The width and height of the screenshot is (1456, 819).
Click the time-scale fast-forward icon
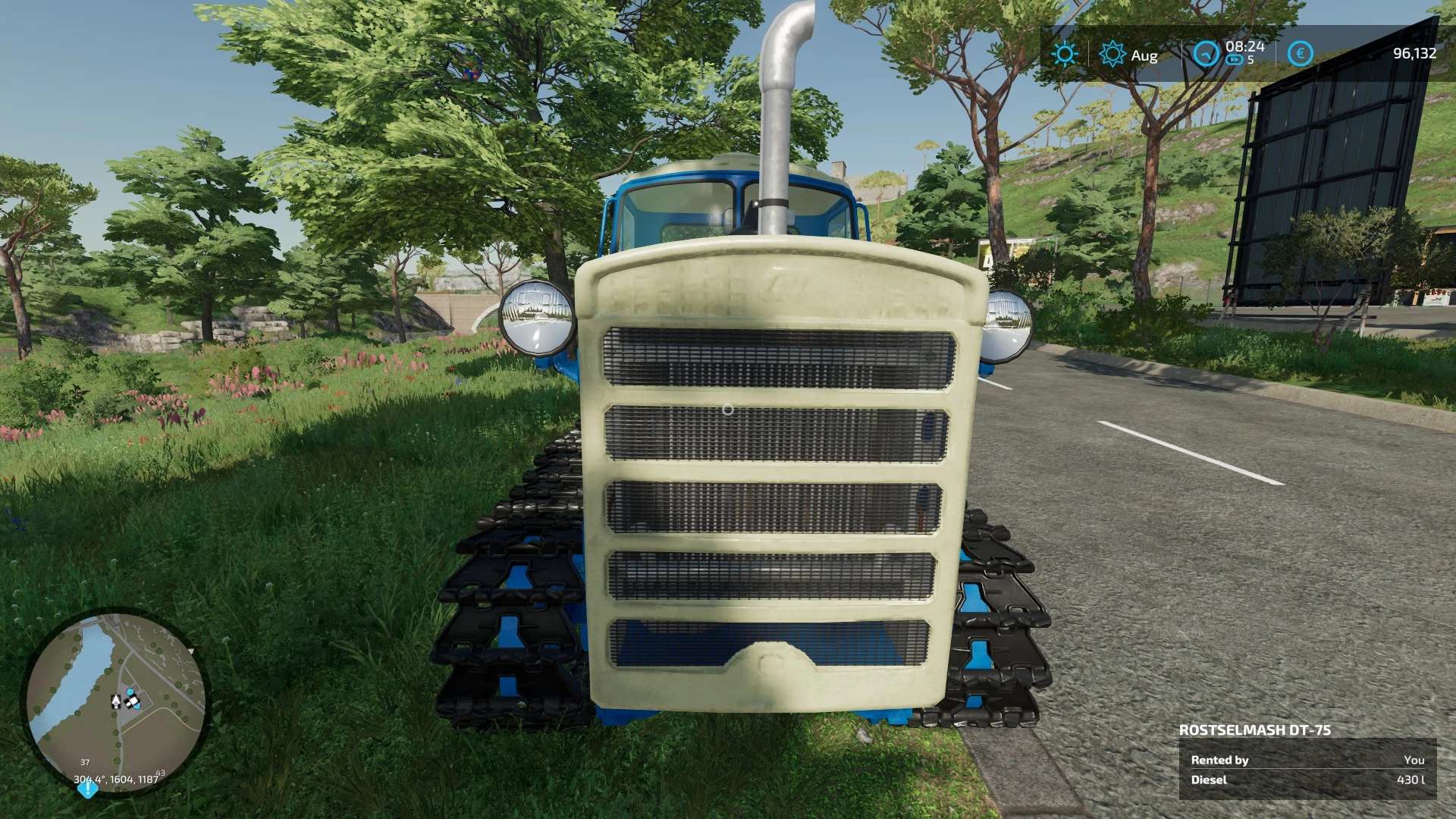pyautogui.click(x=1235, y=60)
